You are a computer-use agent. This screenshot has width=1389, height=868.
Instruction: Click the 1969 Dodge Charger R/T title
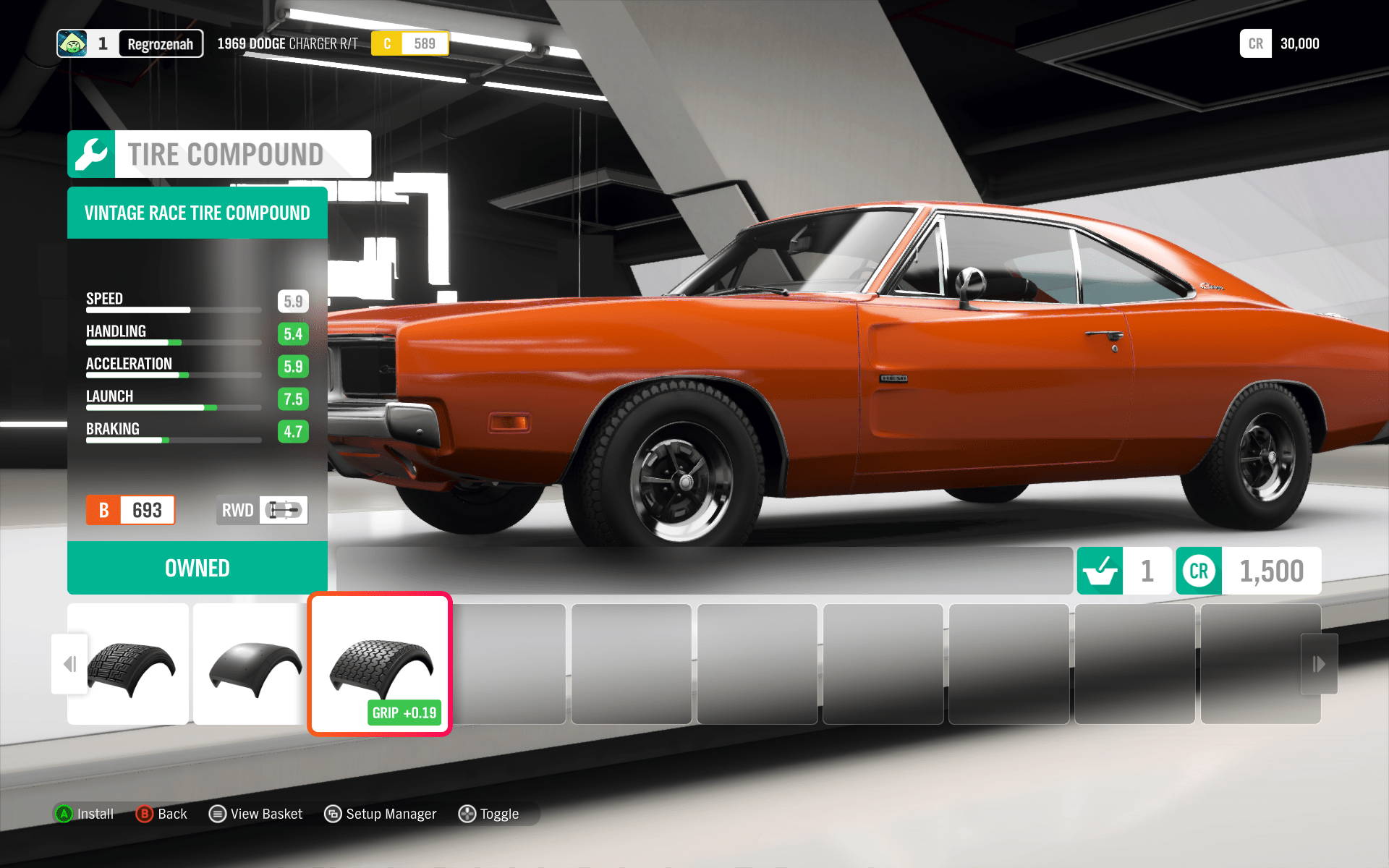click(286, 43)
